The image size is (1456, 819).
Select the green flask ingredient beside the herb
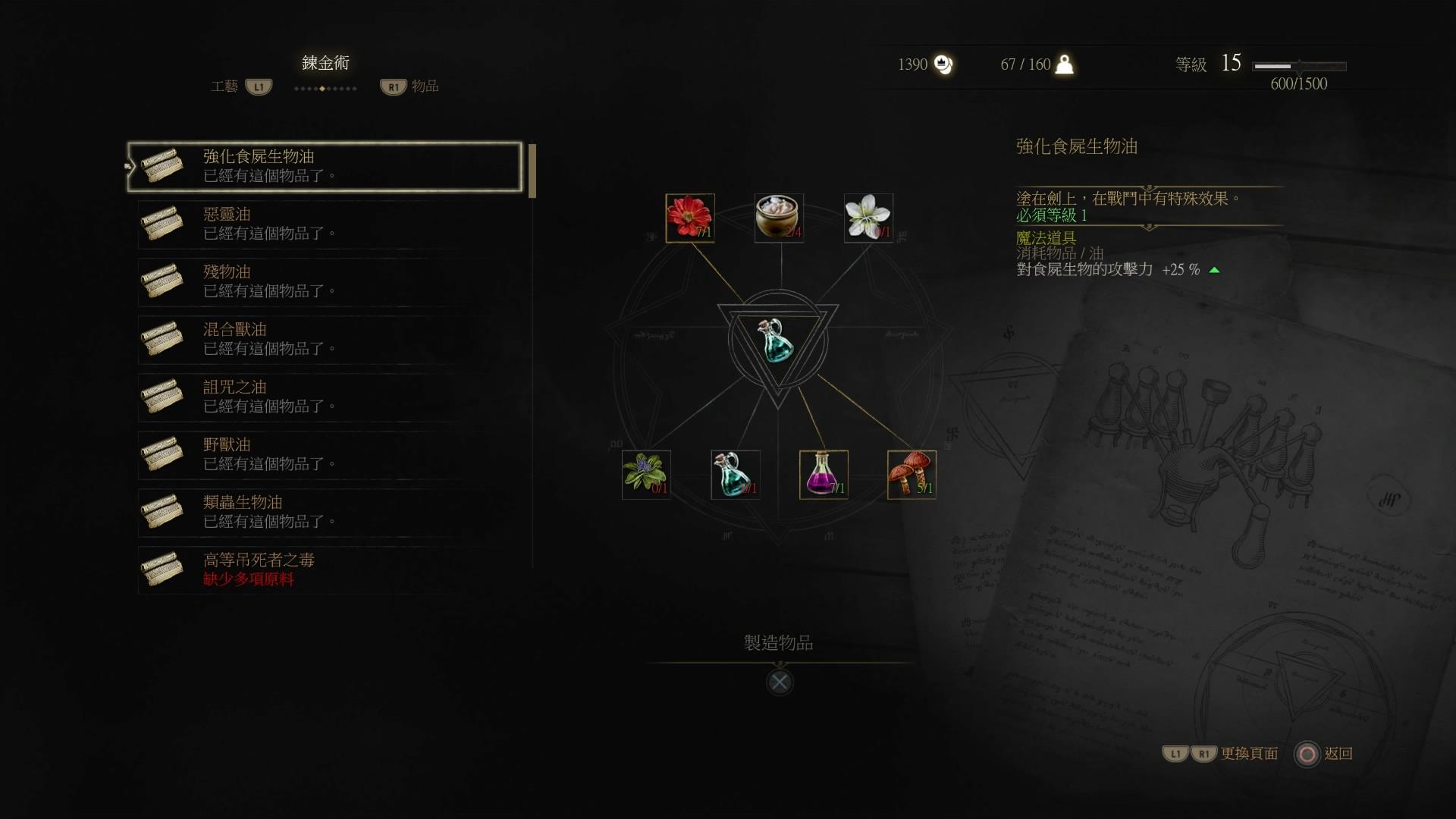[x=735, y=474]
